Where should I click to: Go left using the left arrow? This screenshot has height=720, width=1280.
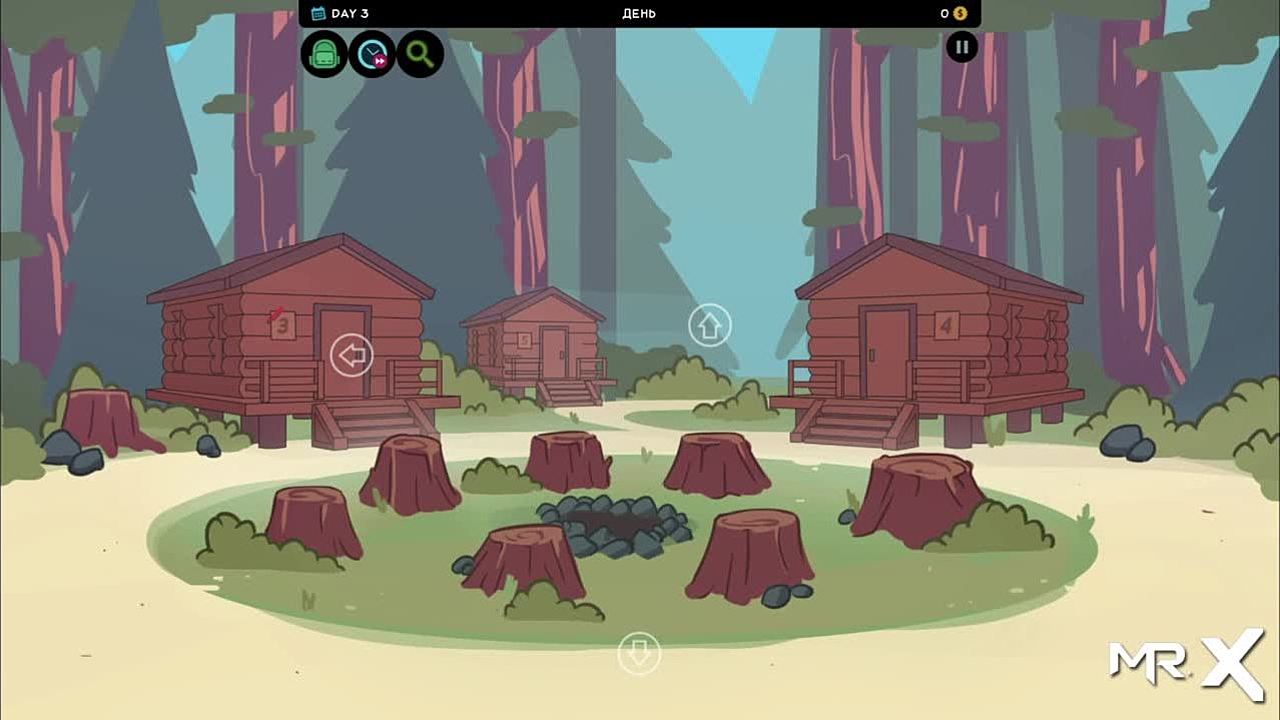(x=351, y=355)
